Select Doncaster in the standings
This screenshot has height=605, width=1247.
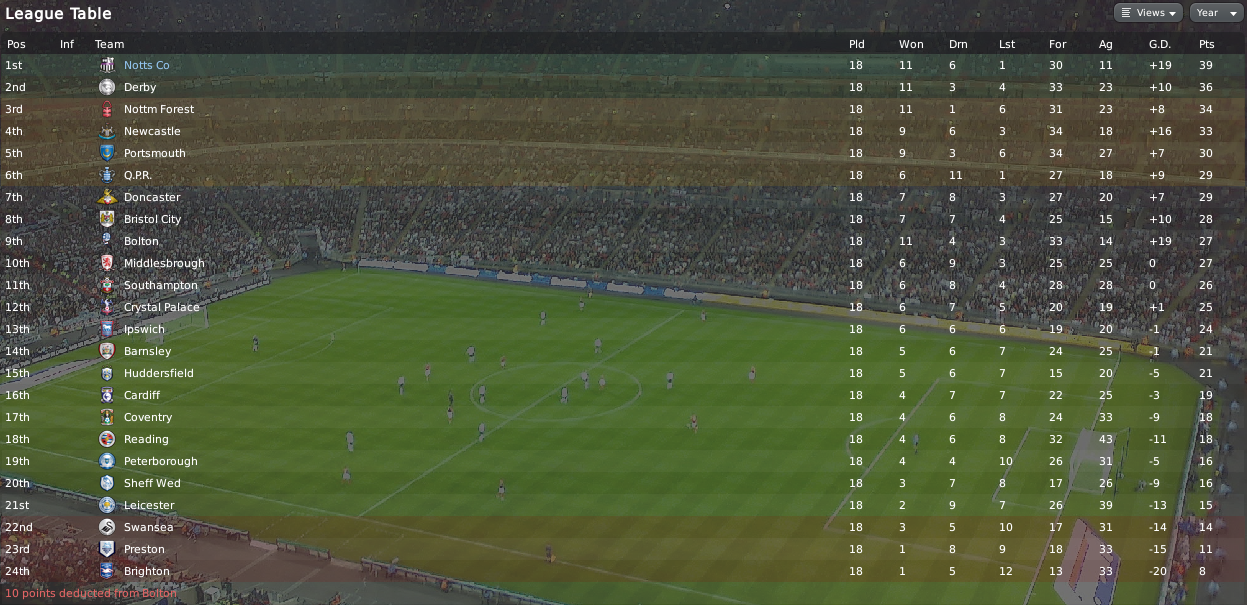(x=152, y=197)
